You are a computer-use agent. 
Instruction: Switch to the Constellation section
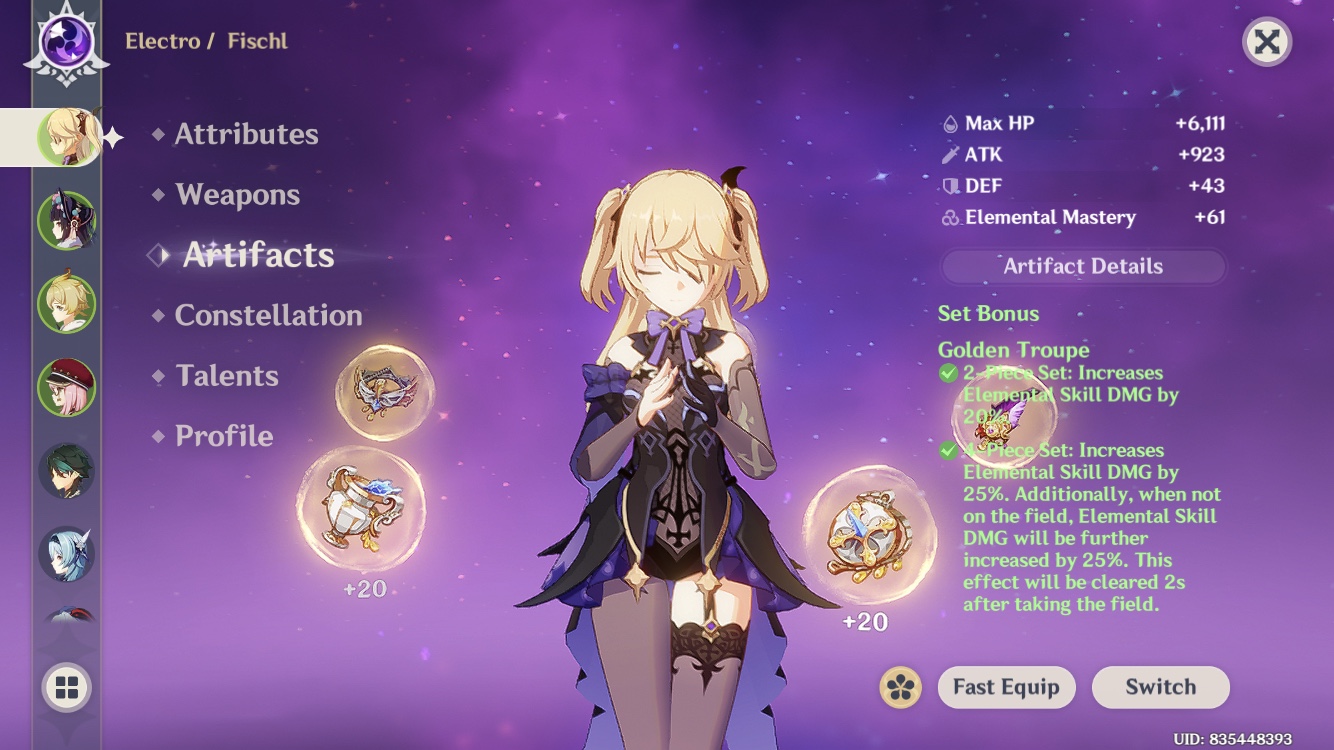[268, 315]
